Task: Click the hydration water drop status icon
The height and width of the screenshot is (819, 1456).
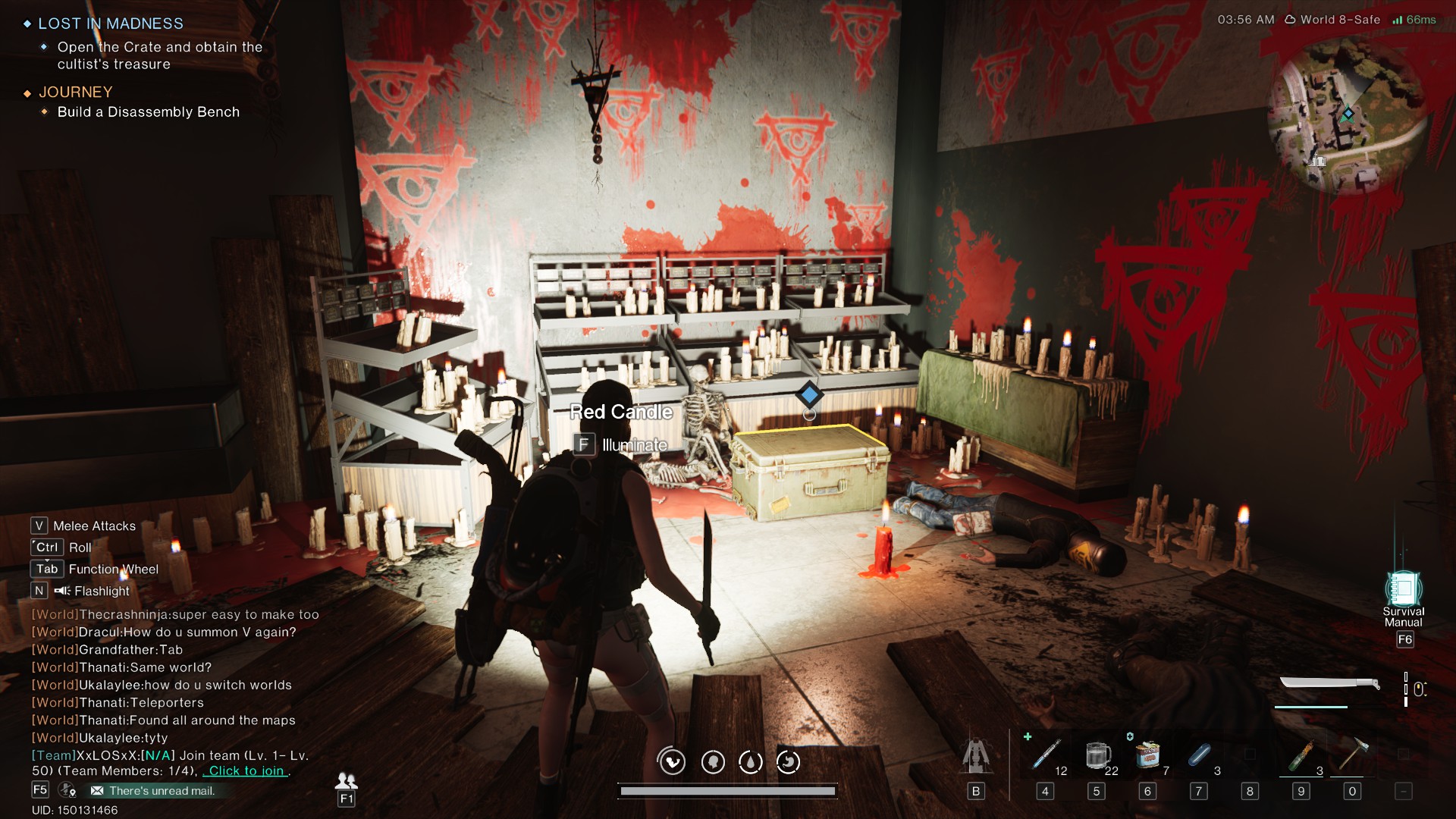Action: [x=752, y=762]
